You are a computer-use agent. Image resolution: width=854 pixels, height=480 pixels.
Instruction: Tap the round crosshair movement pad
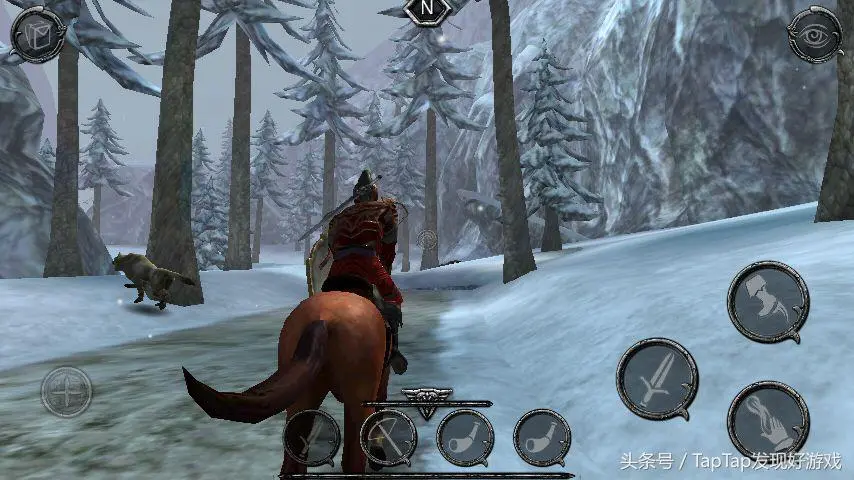(66, 392)
